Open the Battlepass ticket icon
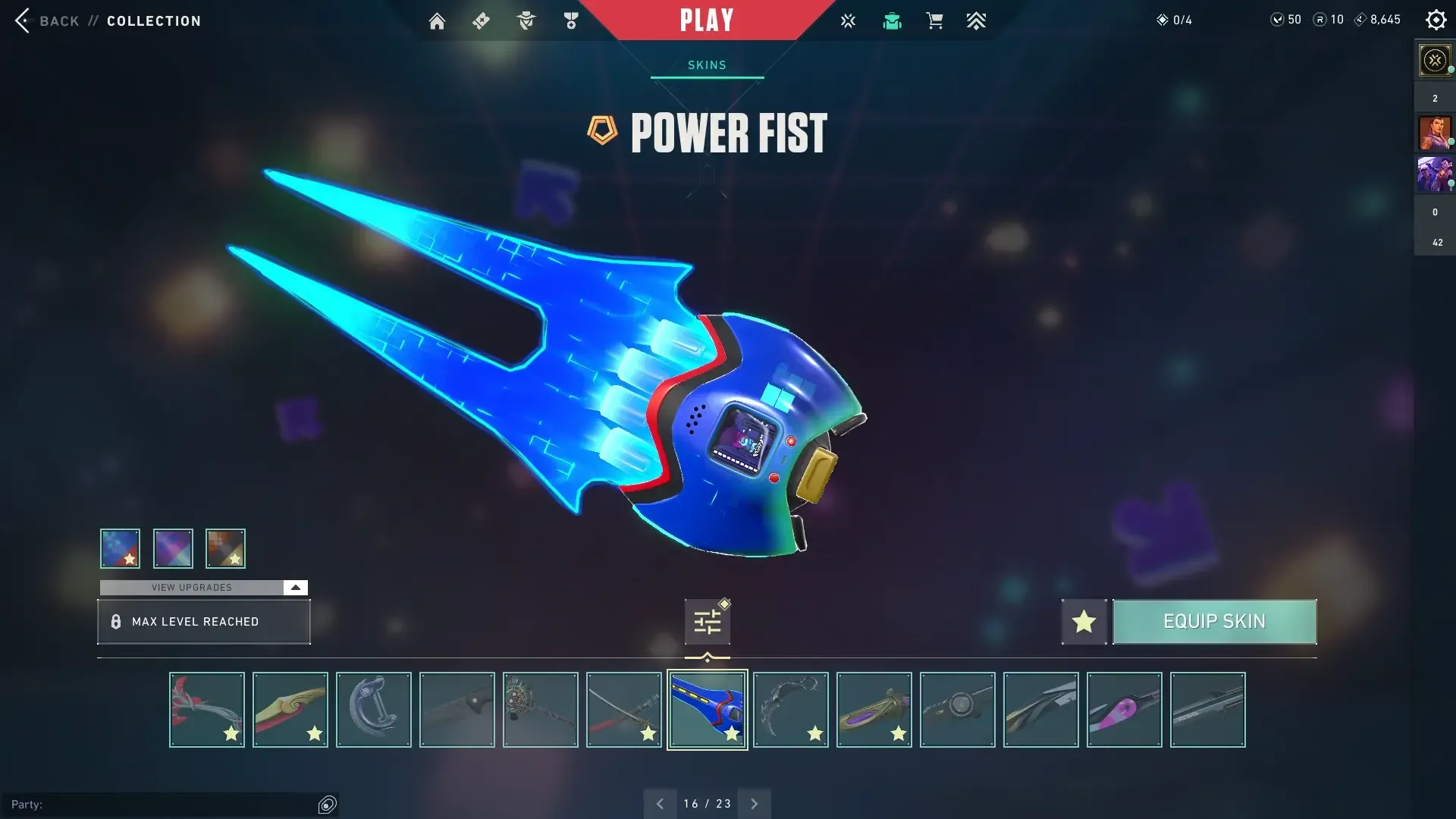 481,20
